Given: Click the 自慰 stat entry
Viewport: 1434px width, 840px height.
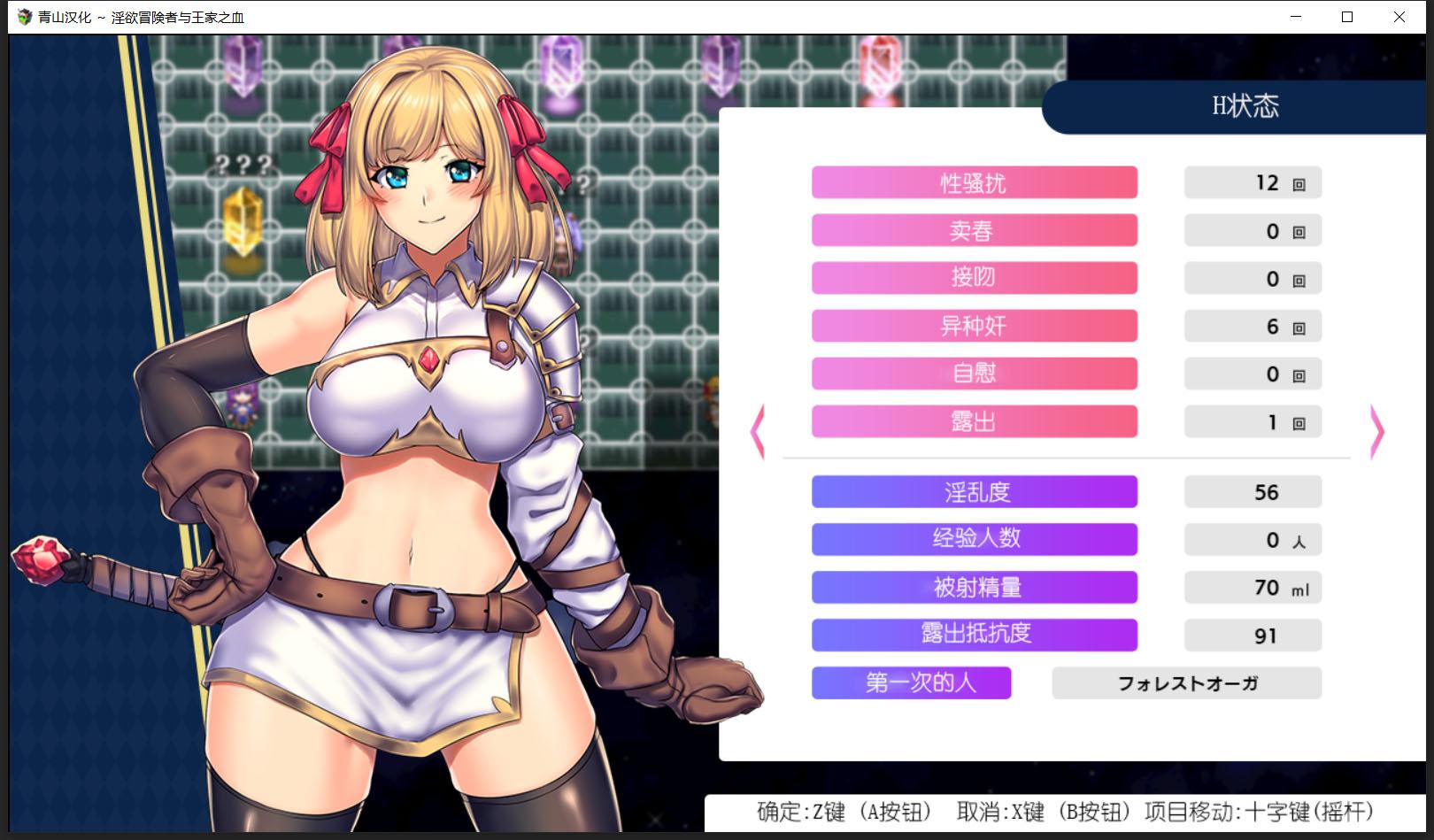Looking at the screenshot, I should pos(974,374).
